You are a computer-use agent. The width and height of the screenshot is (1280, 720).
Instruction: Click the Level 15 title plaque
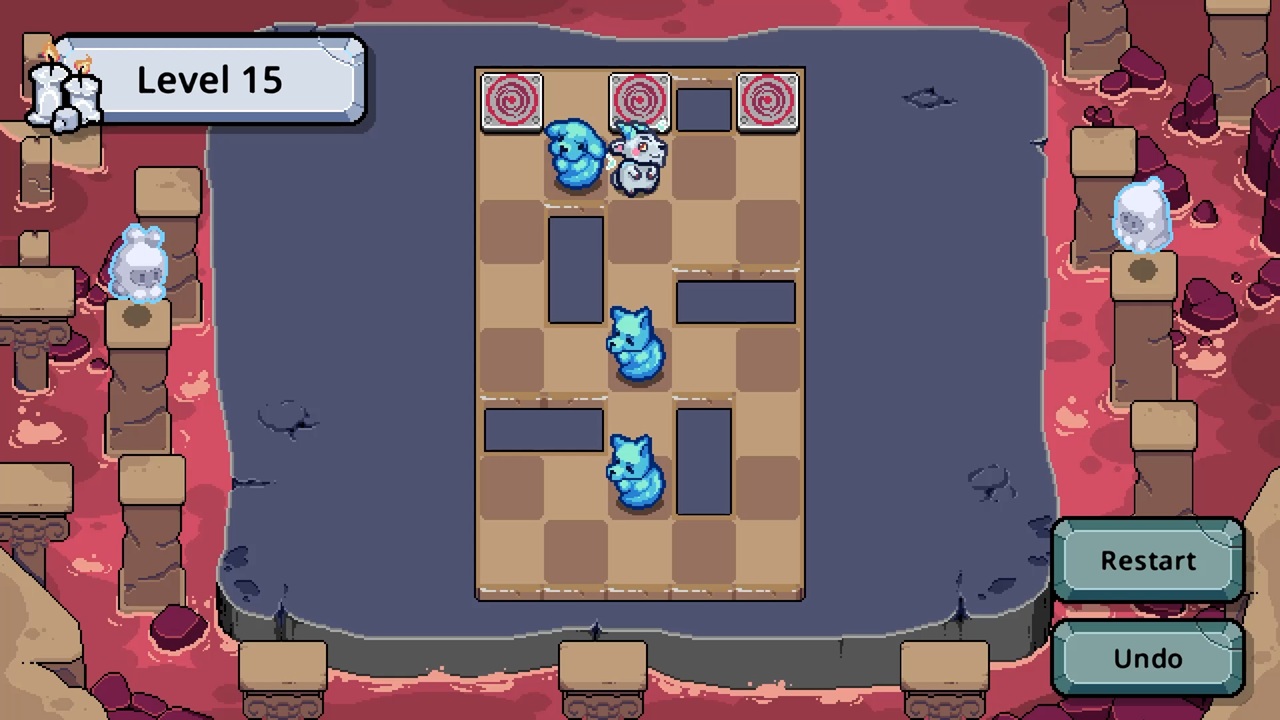[209, 80]
